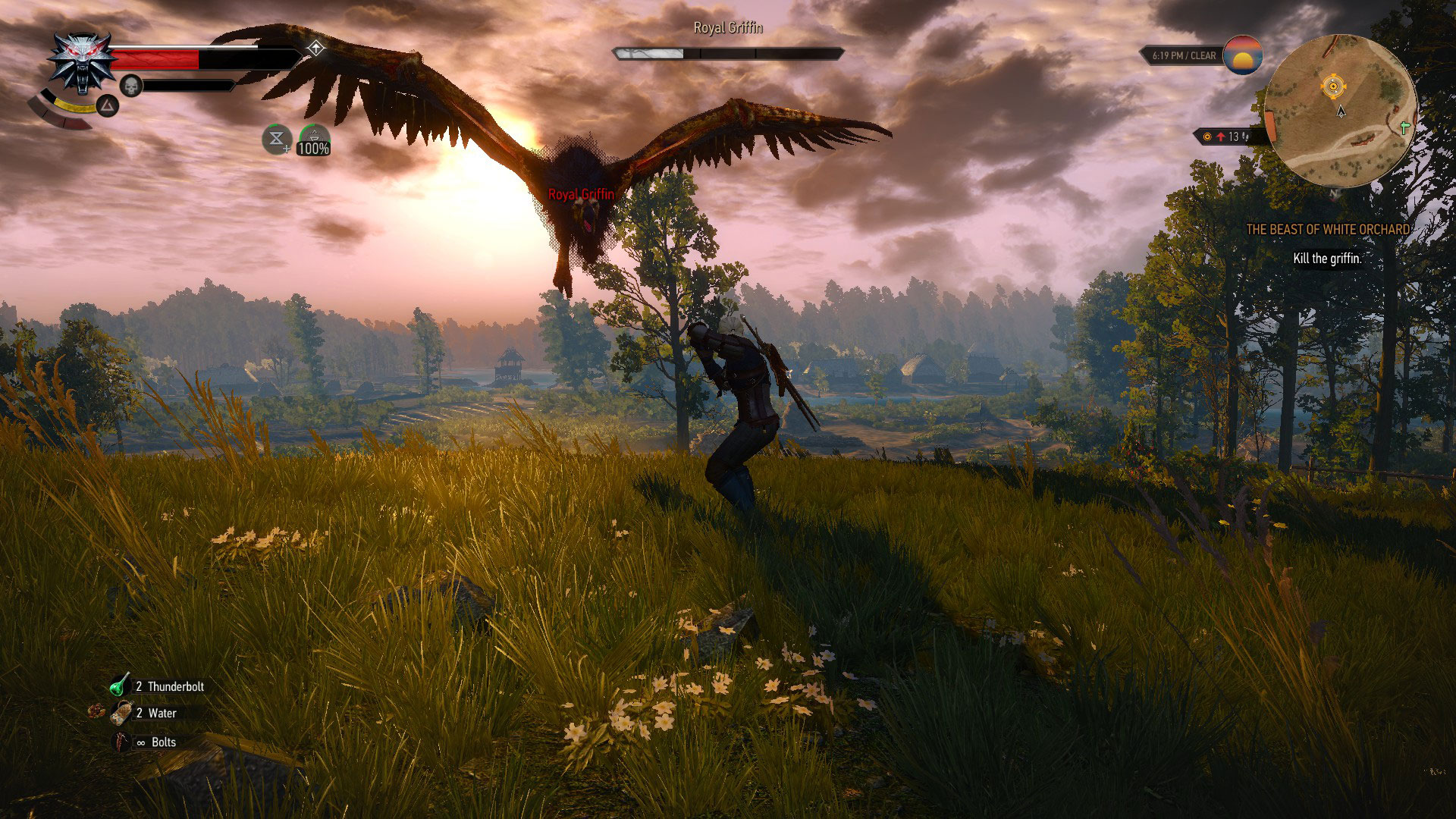Click the sunset weather icon
This screenshot has width=1456, height=819.
point(1242,55)
